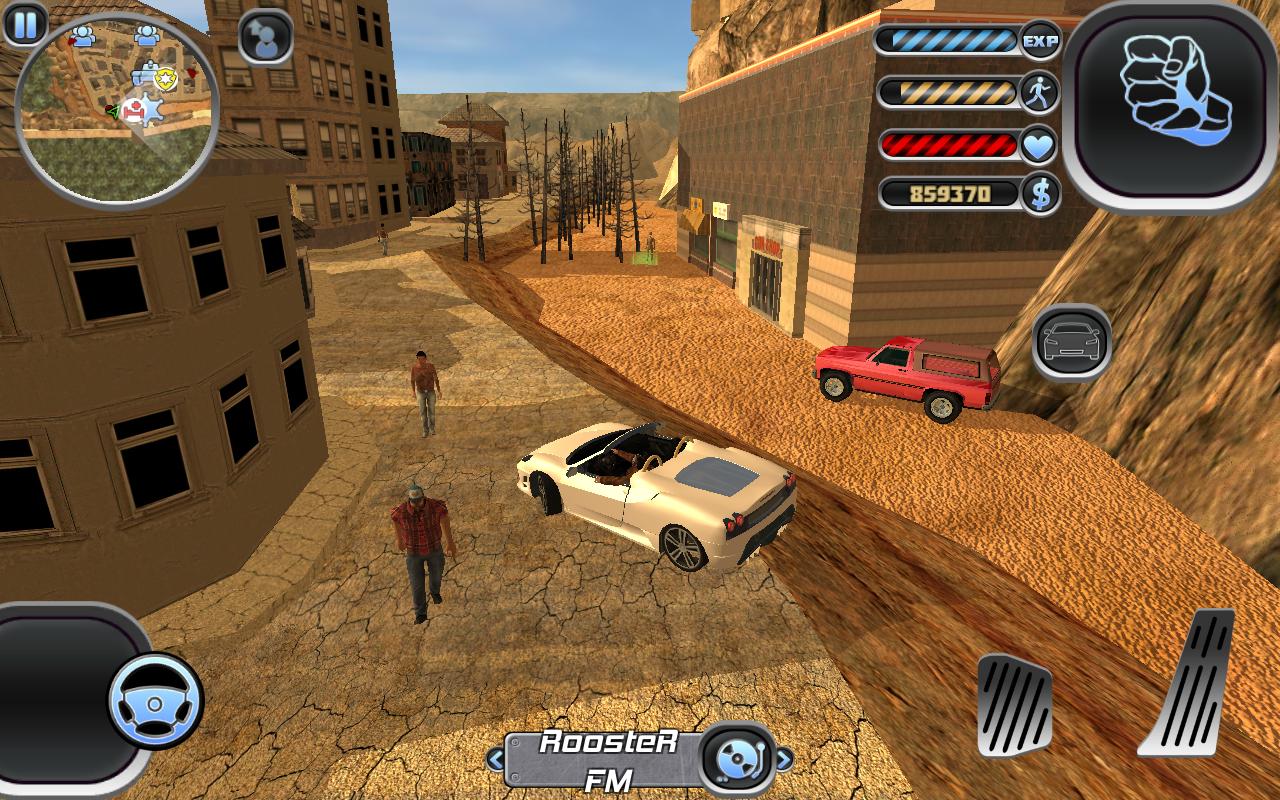Tap the camera view button beside minimap

[x=266, y=38]
